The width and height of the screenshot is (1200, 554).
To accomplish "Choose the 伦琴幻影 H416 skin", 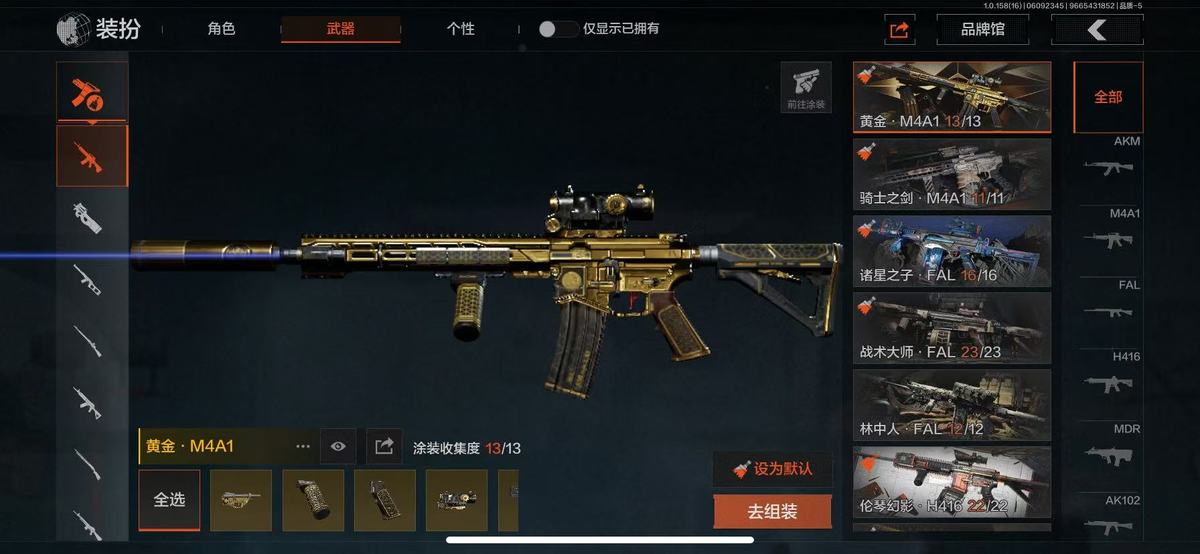I will [x=951, y=482].
